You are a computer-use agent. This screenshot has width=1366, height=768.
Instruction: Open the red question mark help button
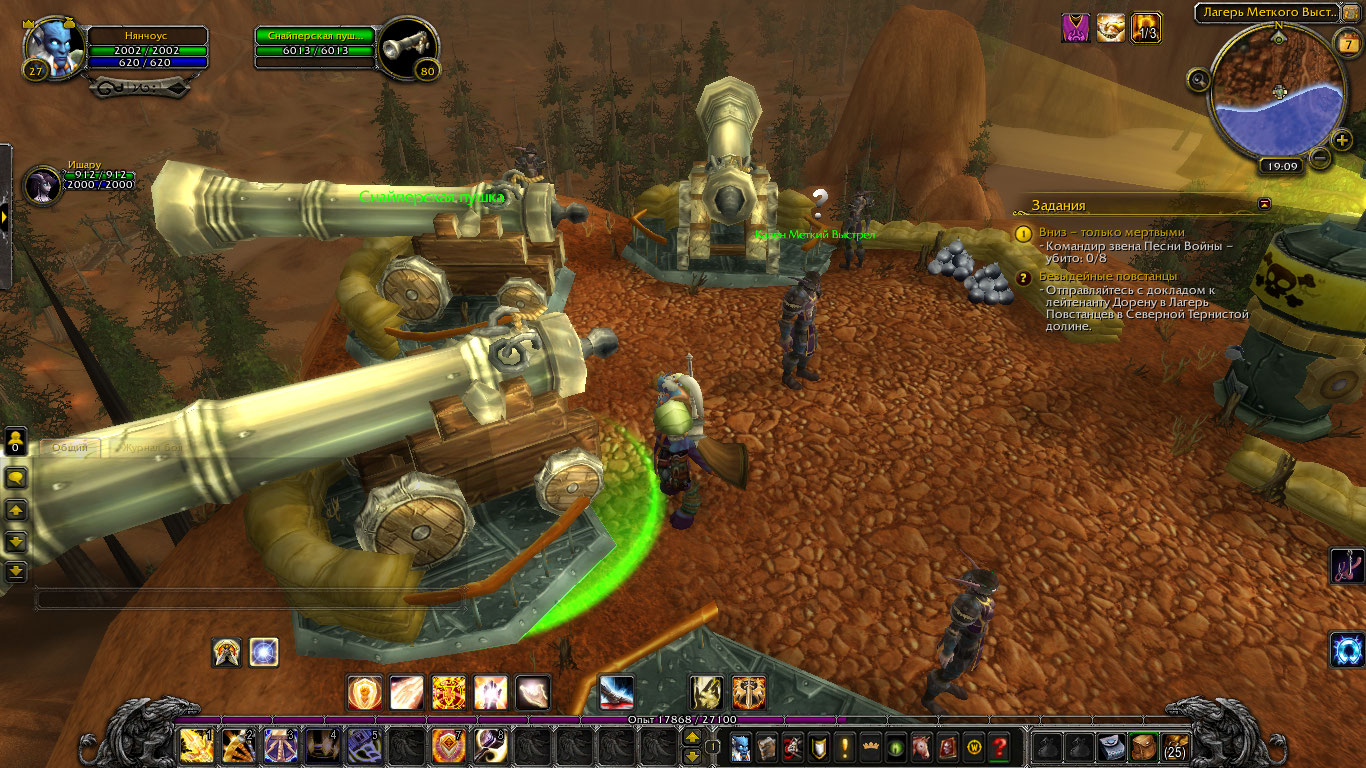(x=999, y=746)
